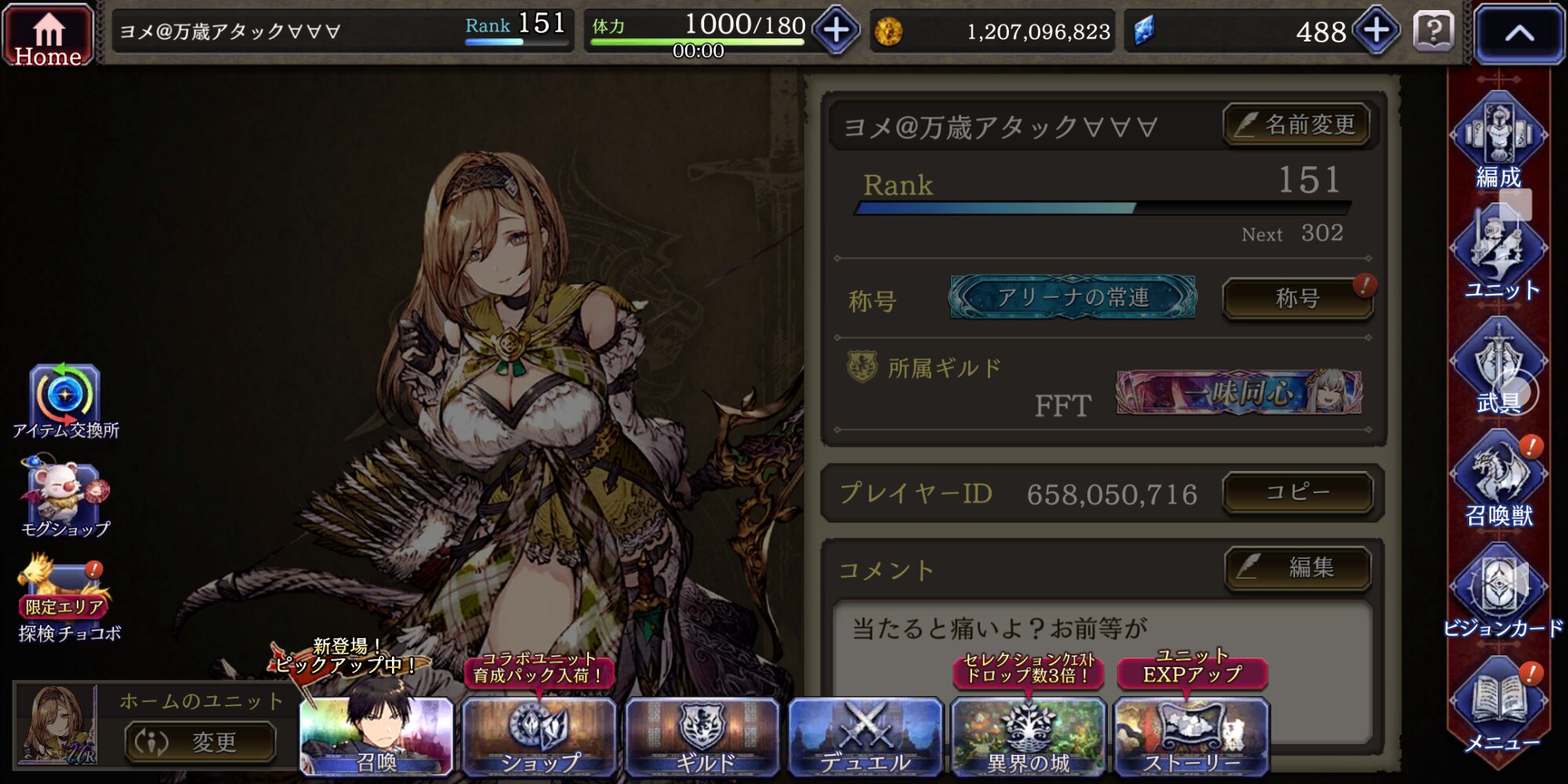Edit the comment with 編集

tap(1297, 567)
